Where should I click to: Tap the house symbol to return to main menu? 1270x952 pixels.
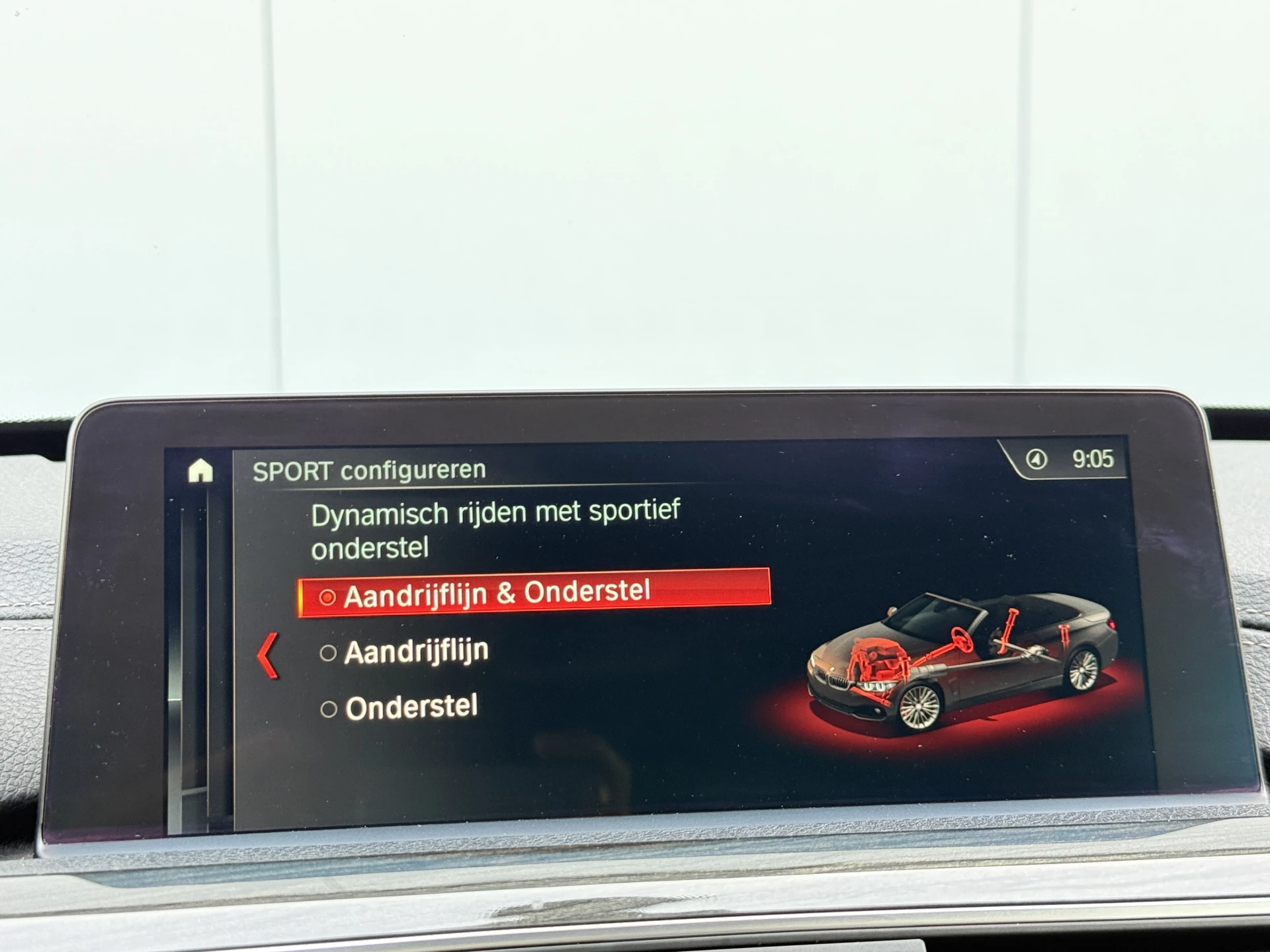202,469
